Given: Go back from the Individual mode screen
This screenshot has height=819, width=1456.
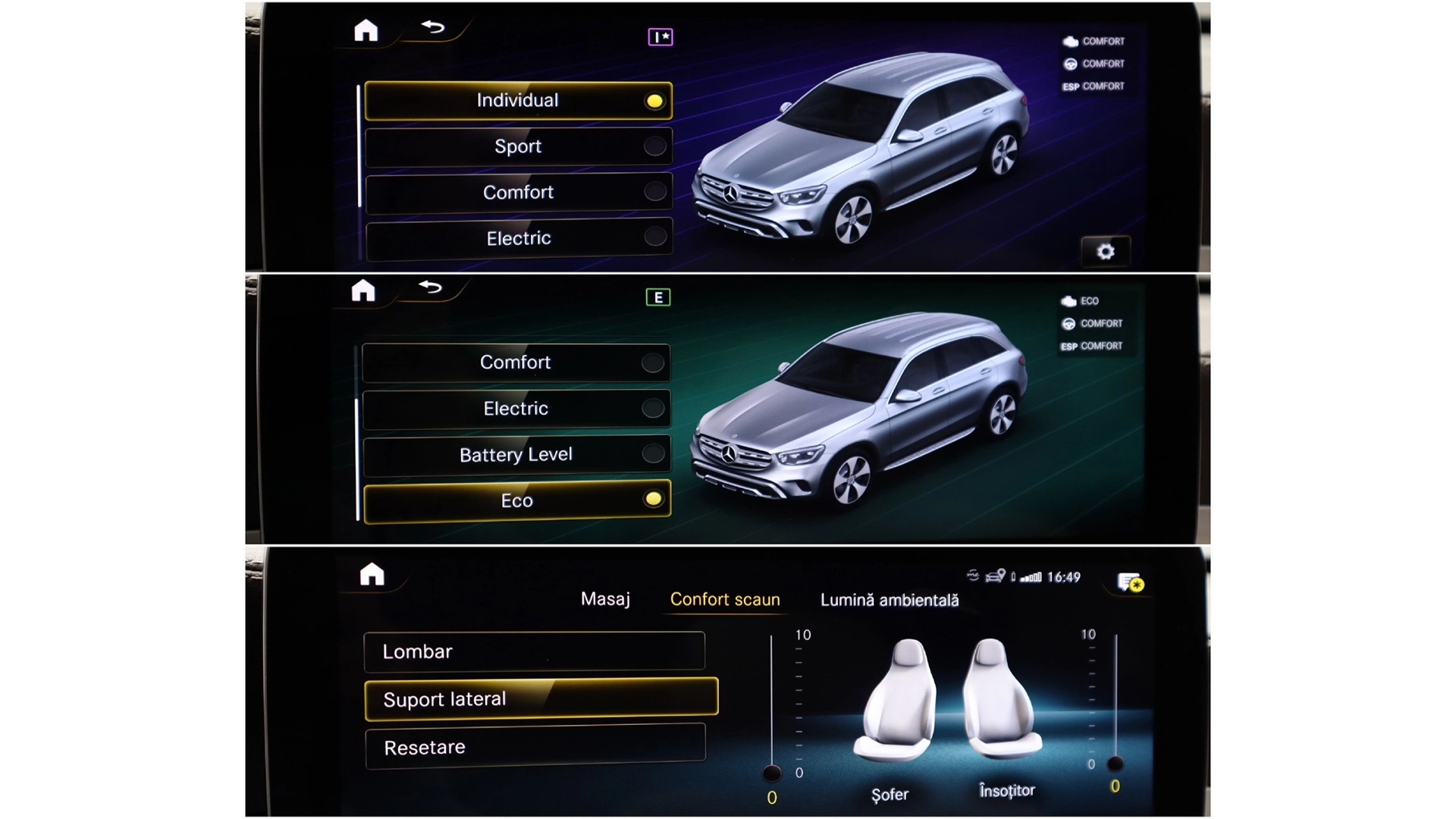Looking at the screenshot, I should [433, 28].
